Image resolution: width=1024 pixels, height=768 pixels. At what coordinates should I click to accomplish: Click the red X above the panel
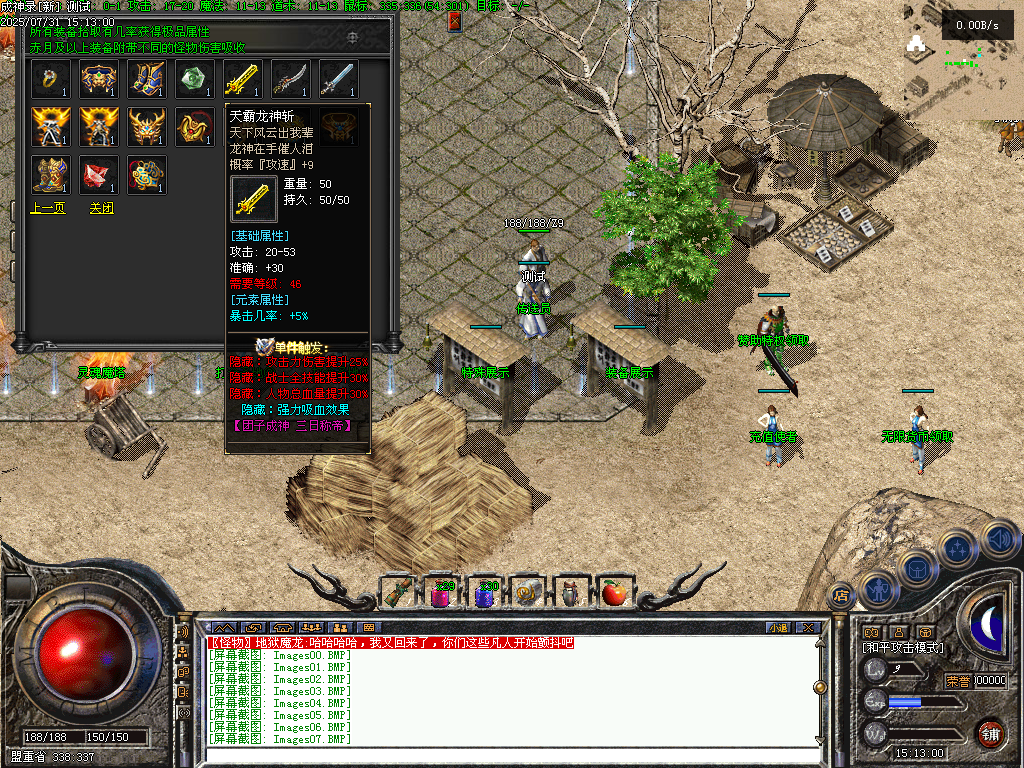(455, 21)
